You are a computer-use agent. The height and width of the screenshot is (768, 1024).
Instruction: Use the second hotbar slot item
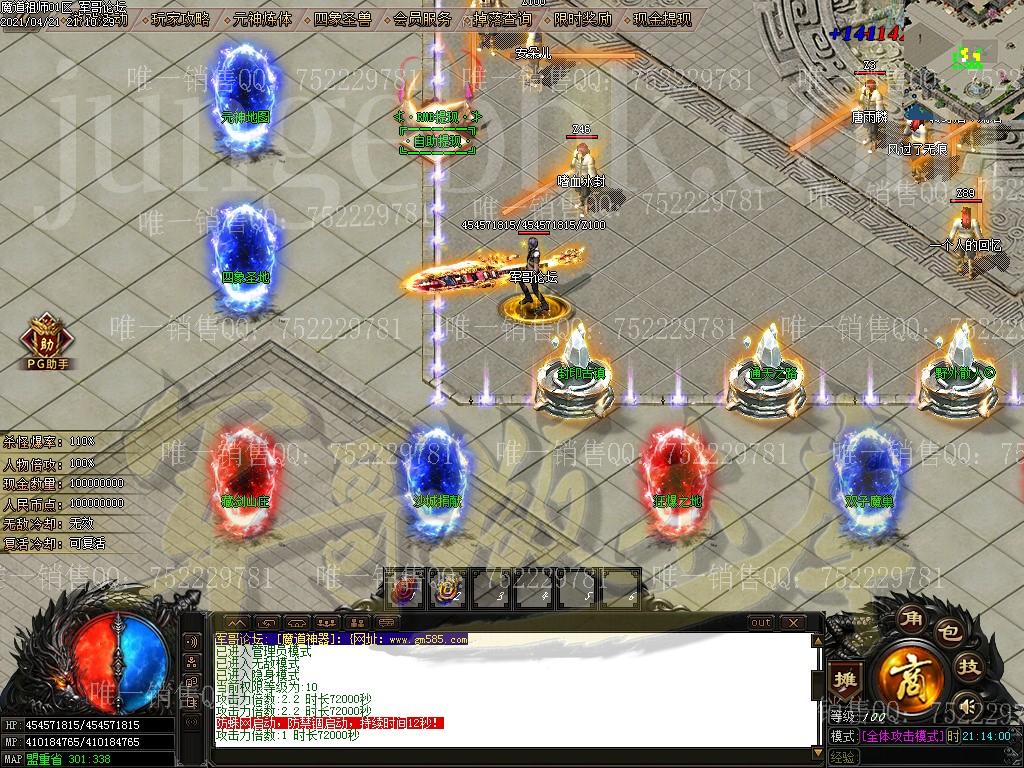point(449,591)
